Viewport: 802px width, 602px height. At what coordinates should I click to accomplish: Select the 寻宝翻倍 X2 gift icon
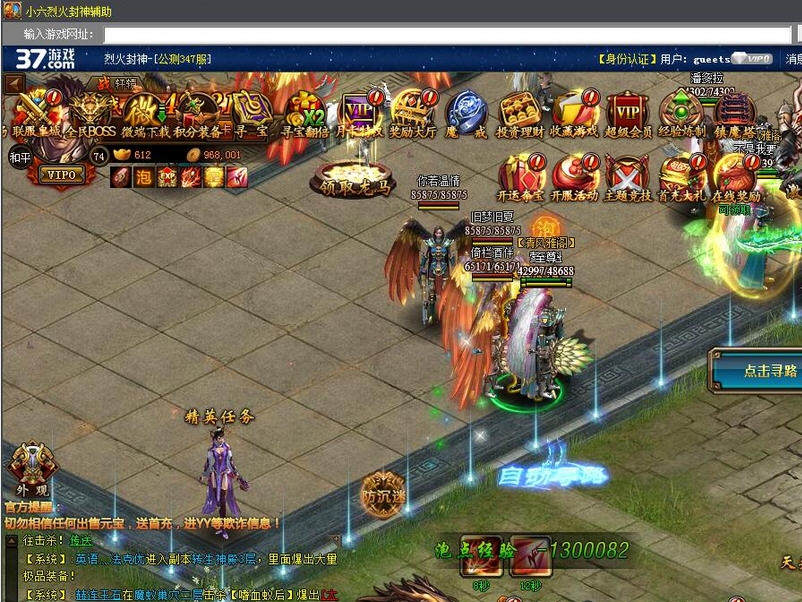[303, 110]
